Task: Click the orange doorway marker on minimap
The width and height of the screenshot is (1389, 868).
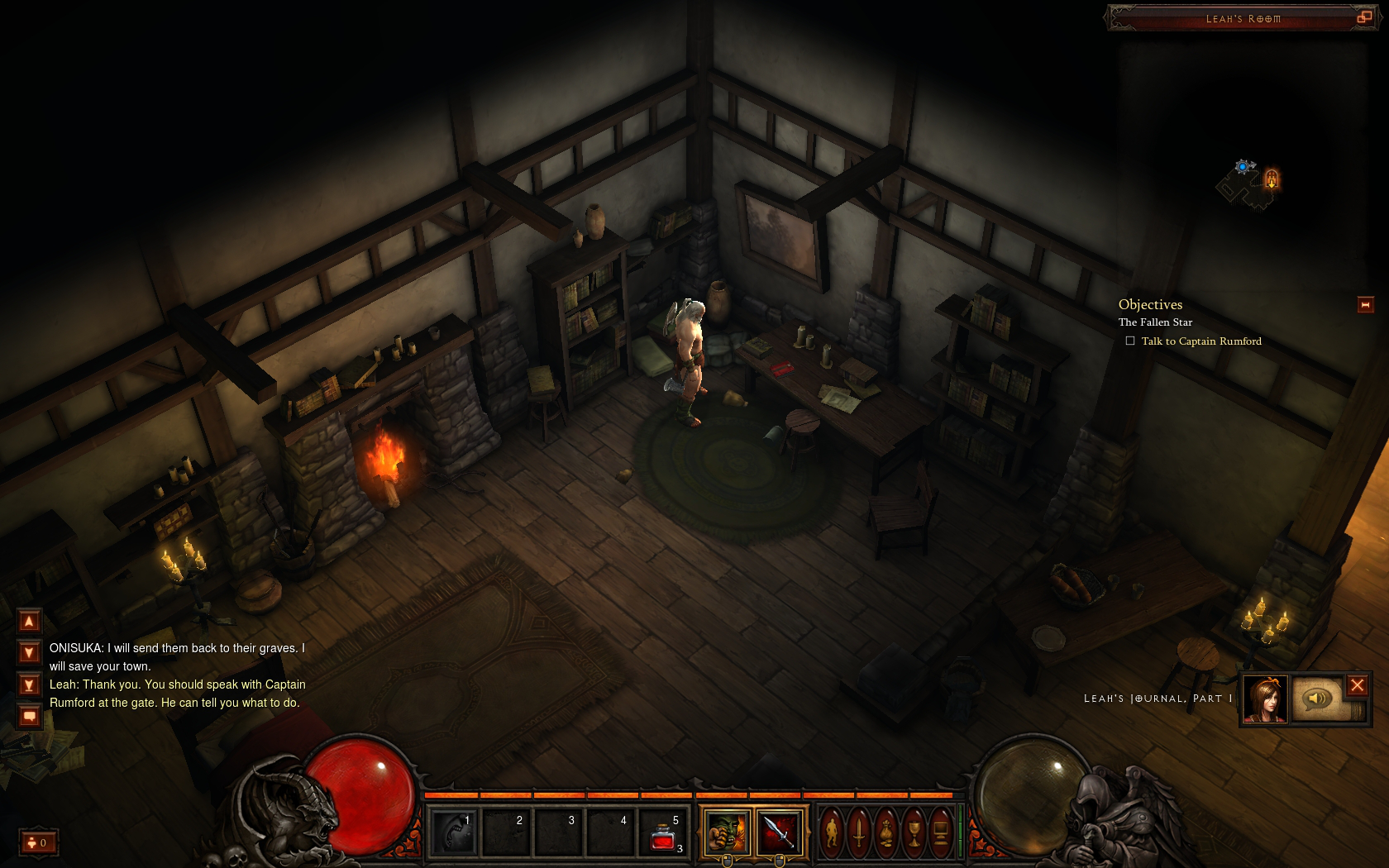Action: [1272, 179]
